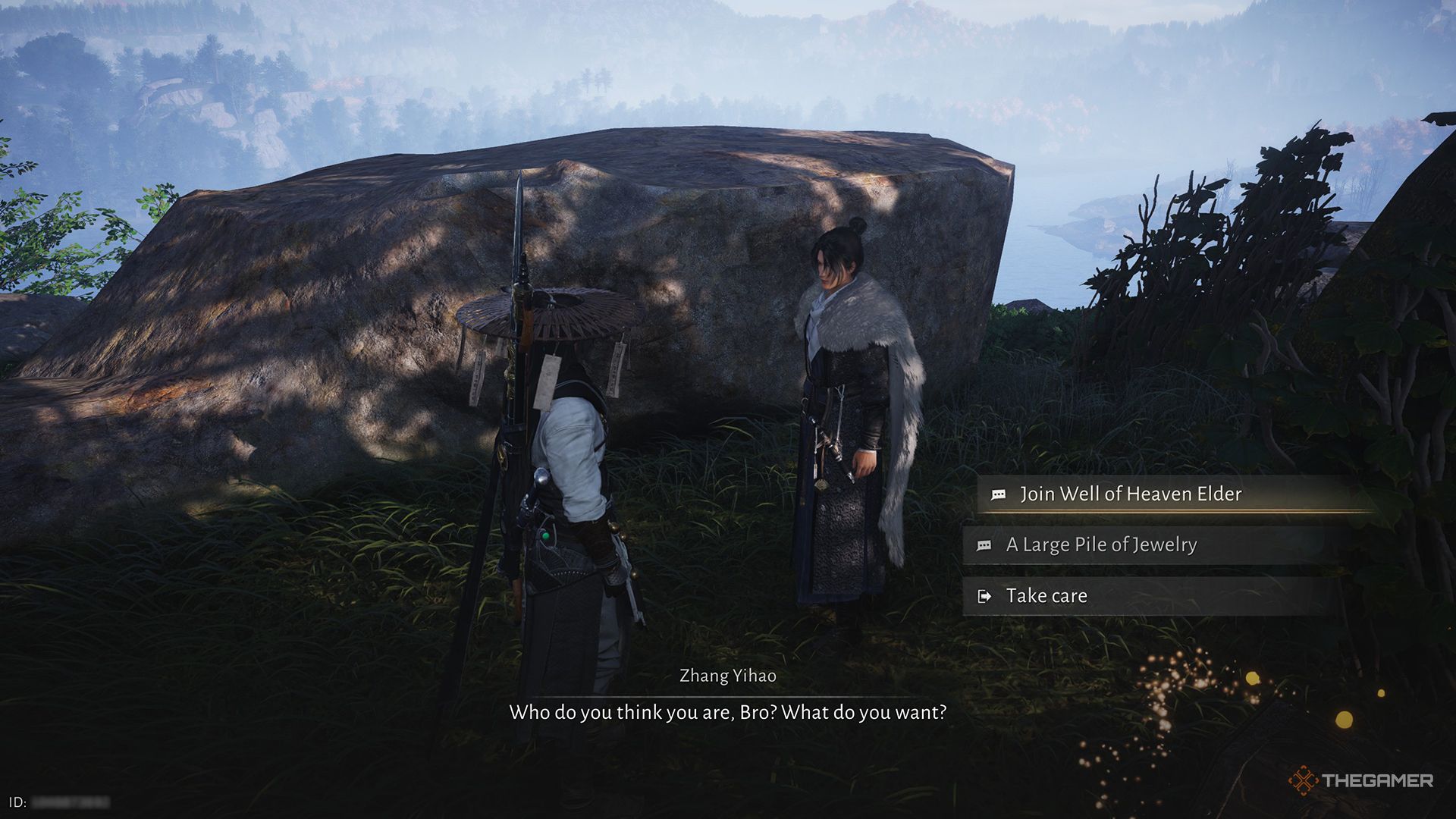
Task: Select the A Large Pile of Jewelry conversation topic
Action: pos(1100,544)
